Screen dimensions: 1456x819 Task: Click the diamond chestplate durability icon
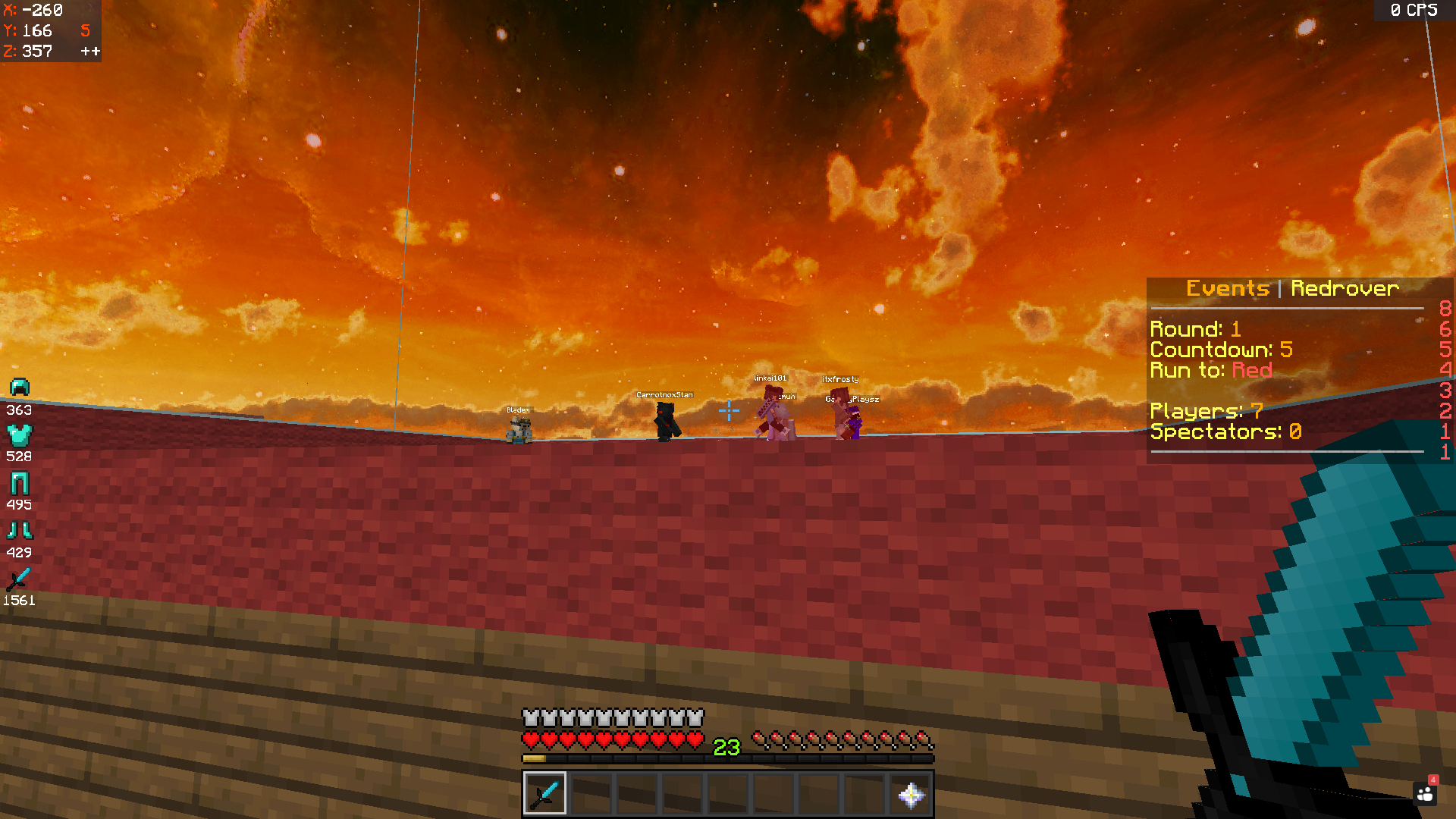coord(20,435)
